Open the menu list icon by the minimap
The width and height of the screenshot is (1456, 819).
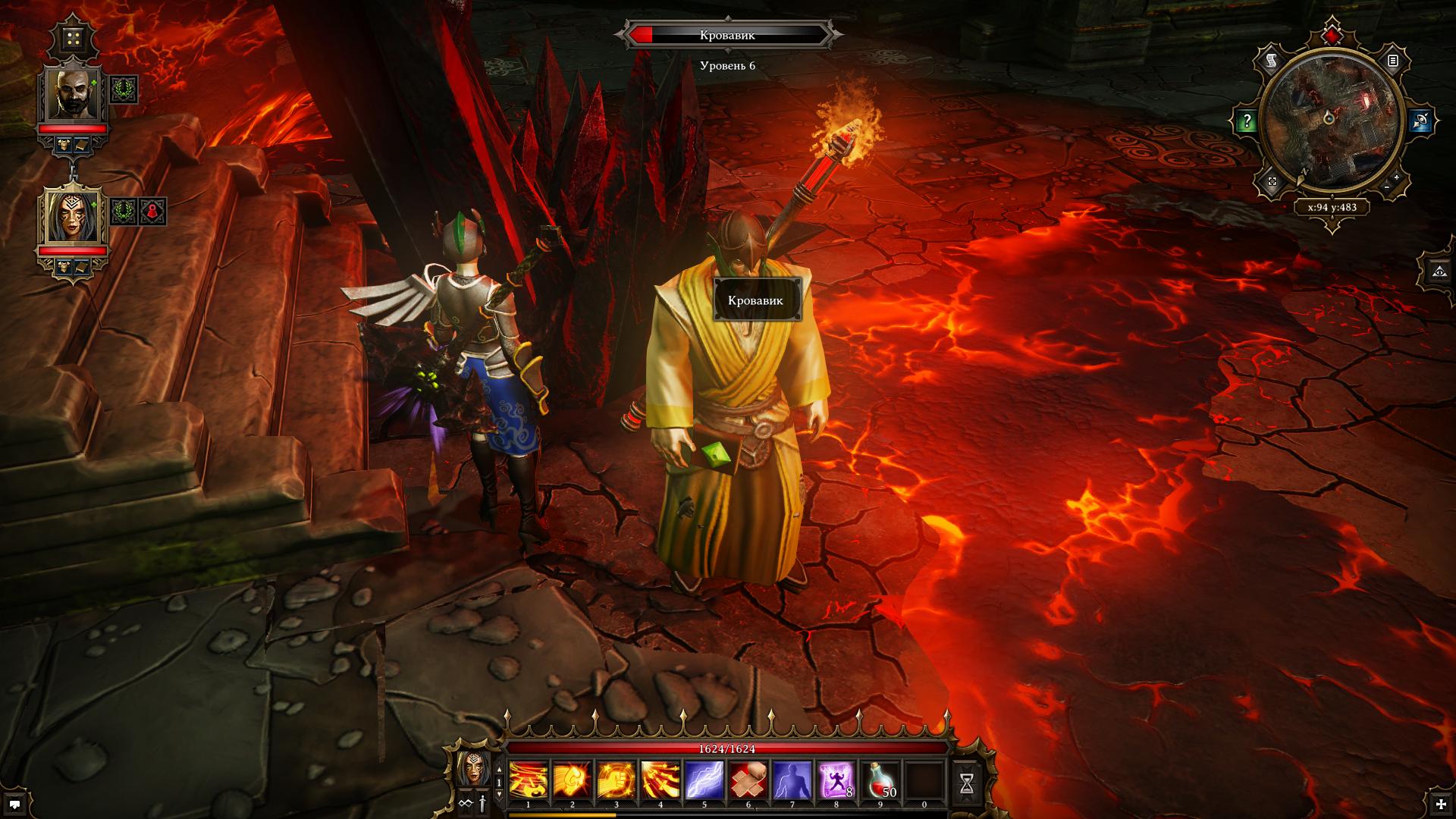pos(1393,61)
